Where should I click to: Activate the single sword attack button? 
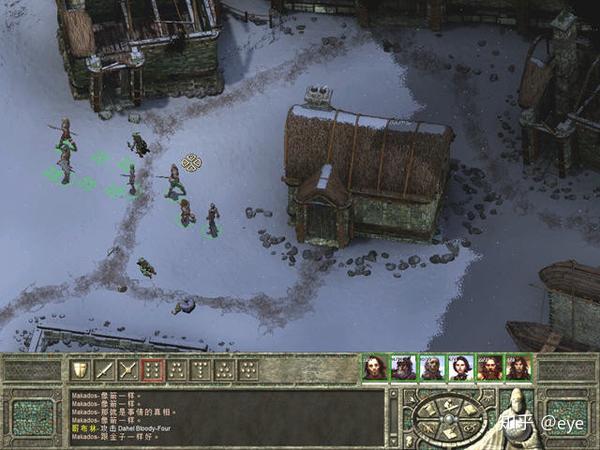click(102, 371)
